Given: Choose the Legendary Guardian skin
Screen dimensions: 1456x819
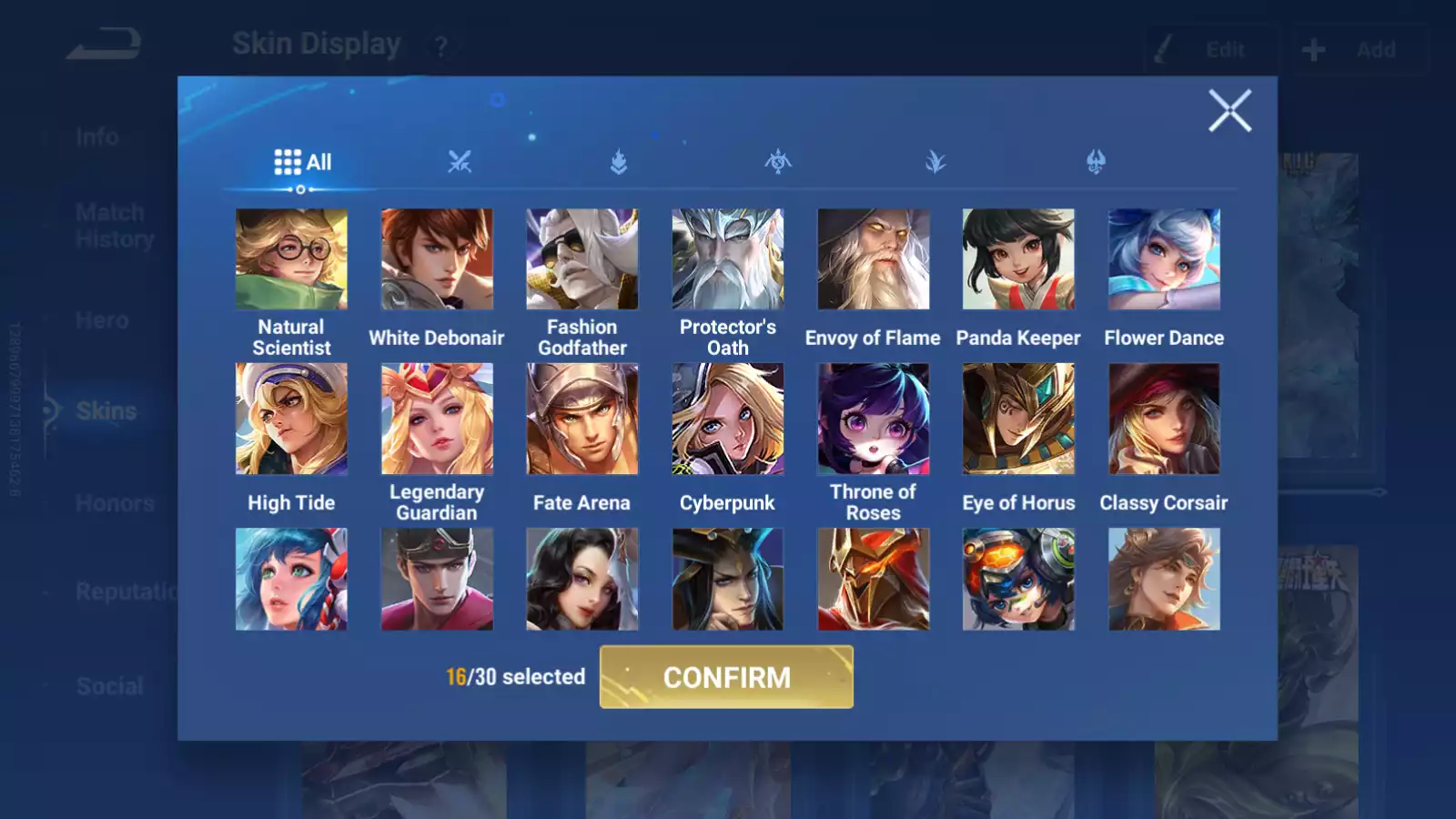Looking at the screenshot, I should tap(437, 419).
